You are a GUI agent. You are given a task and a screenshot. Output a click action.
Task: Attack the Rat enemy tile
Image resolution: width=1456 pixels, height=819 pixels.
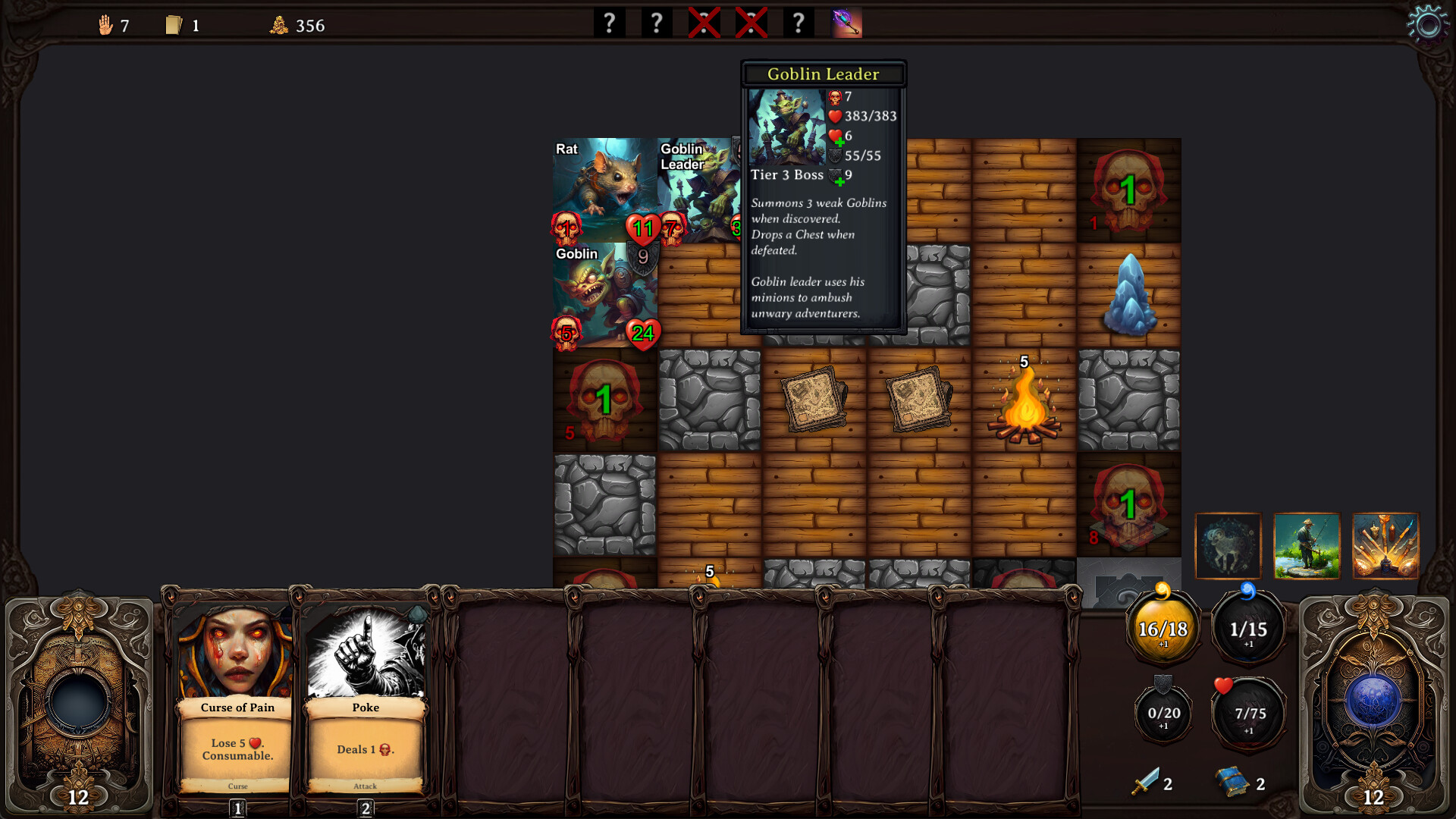pyautogui.click(x=603, y=190)
